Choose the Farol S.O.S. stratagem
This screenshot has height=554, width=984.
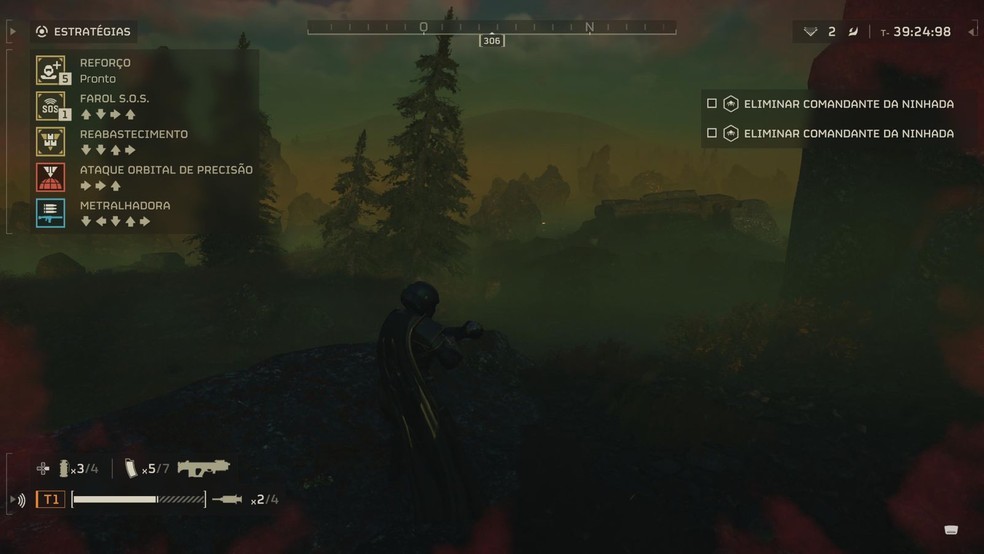tap(50, 106)
